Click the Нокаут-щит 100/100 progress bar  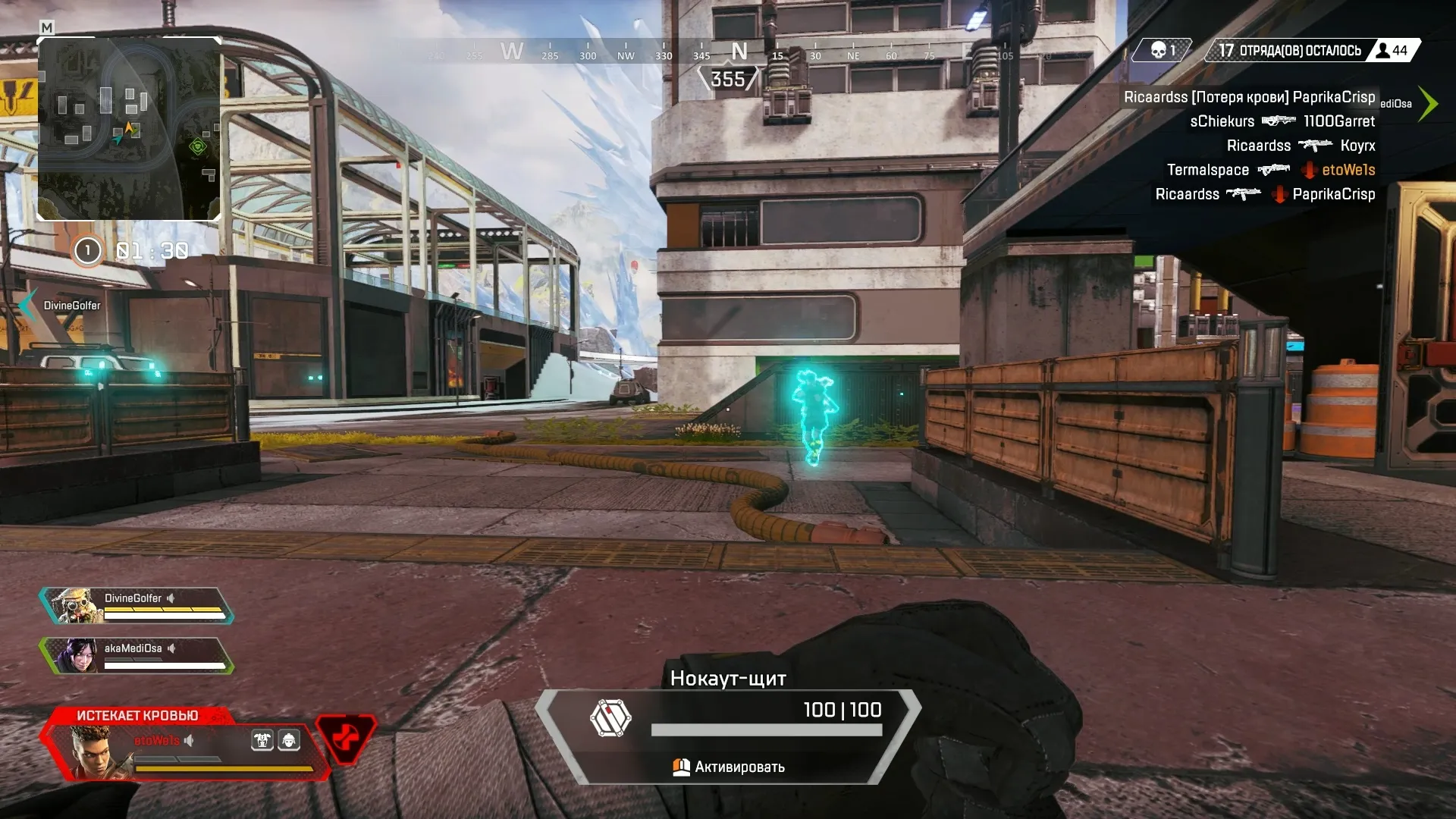(768, 729)
